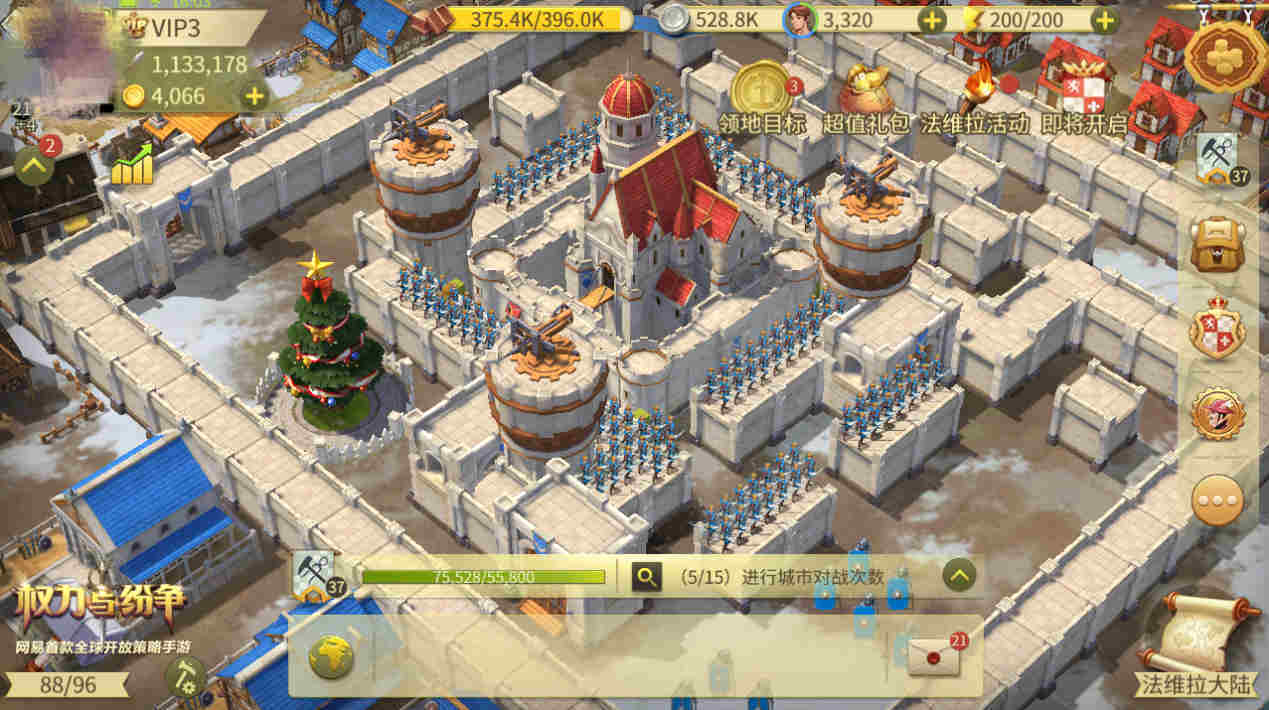Open the 超值礼包 gift pack offer
This screenshot has width=1269, height=710.
pyautogui.click(x=866, y=90)
